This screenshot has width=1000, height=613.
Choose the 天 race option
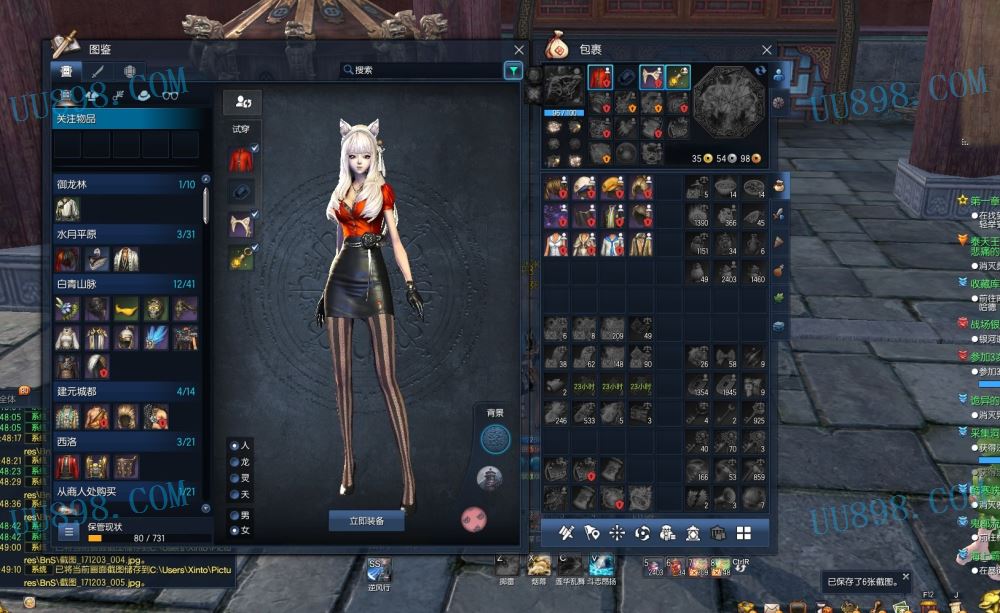(235, 495)
